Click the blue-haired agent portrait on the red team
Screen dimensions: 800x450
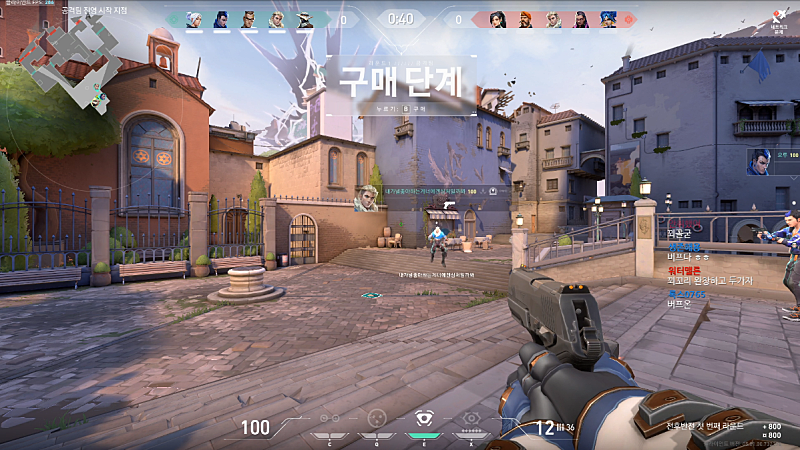[x=608, y=19]
